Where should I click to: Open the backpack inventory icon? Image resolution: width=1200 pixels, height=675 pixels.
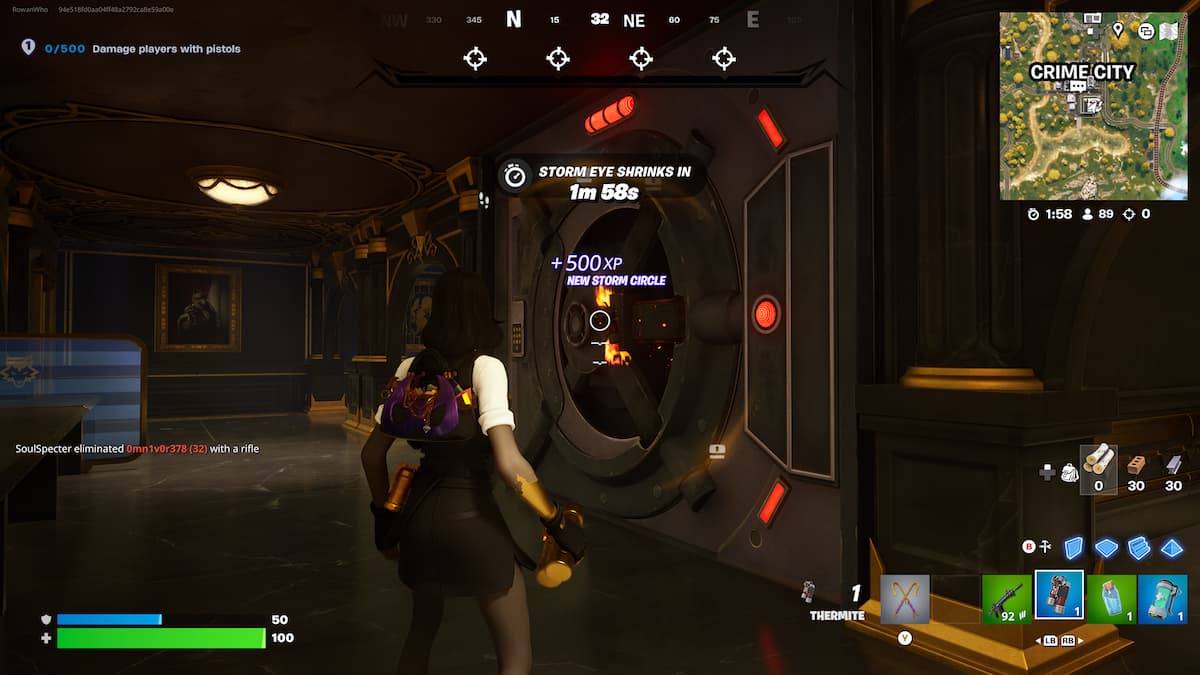[1068, 472]
